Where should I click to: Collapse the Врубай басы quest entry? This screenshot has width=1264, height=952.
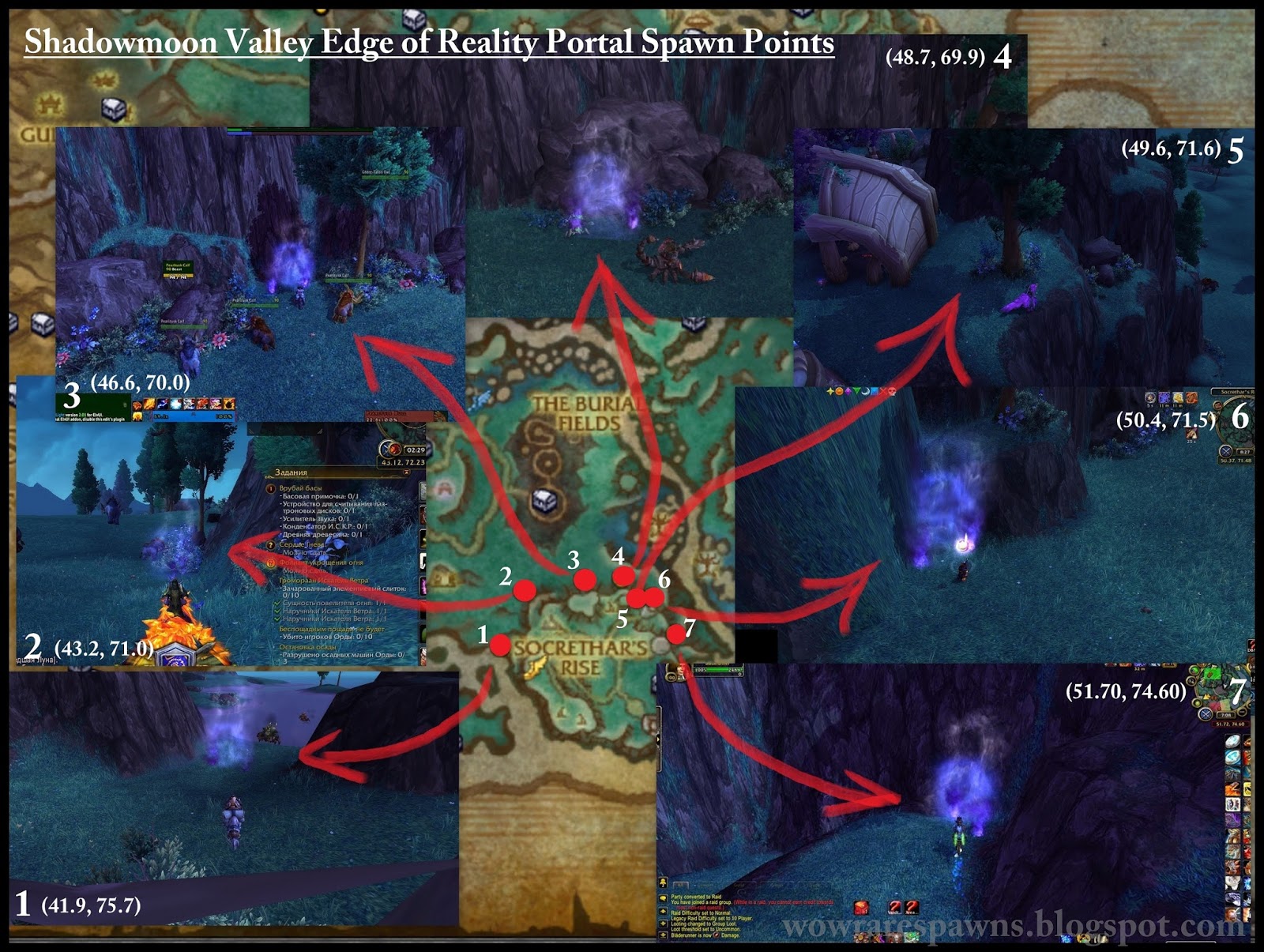(272, 488)
